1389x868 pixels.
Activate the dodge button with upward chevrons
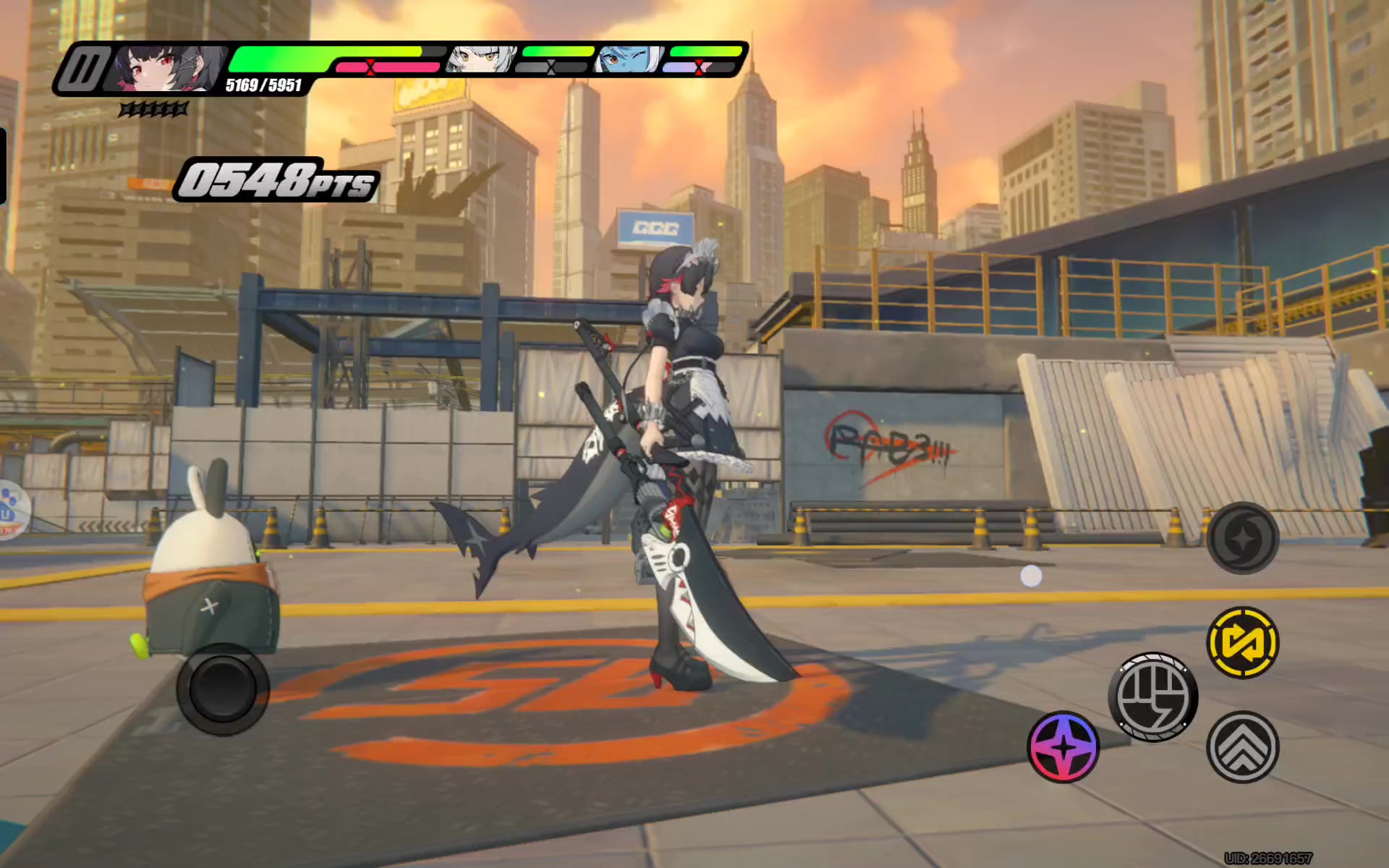[1242, 747]
